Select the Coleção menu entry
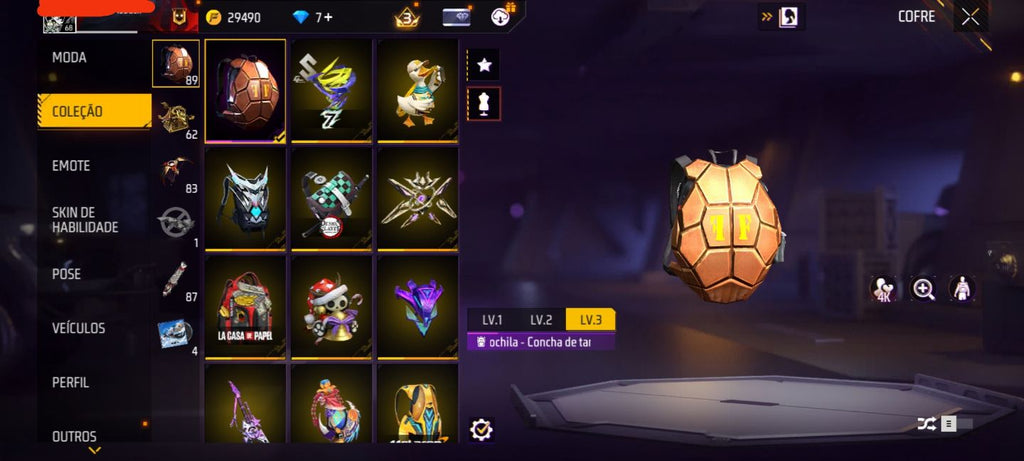The height and width of the screenshot is (461, 1024). [78, 112]
